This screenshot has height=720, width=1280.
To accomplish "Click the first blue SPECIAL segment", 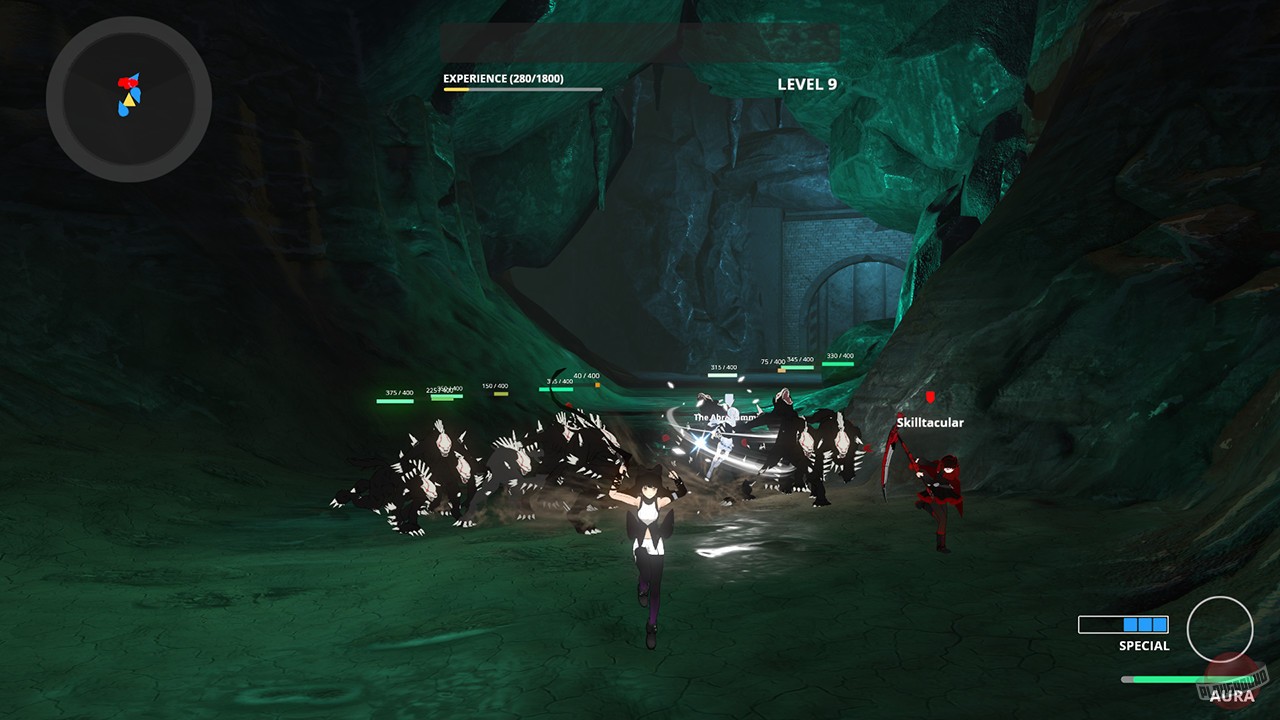I will pos(1130,624).
